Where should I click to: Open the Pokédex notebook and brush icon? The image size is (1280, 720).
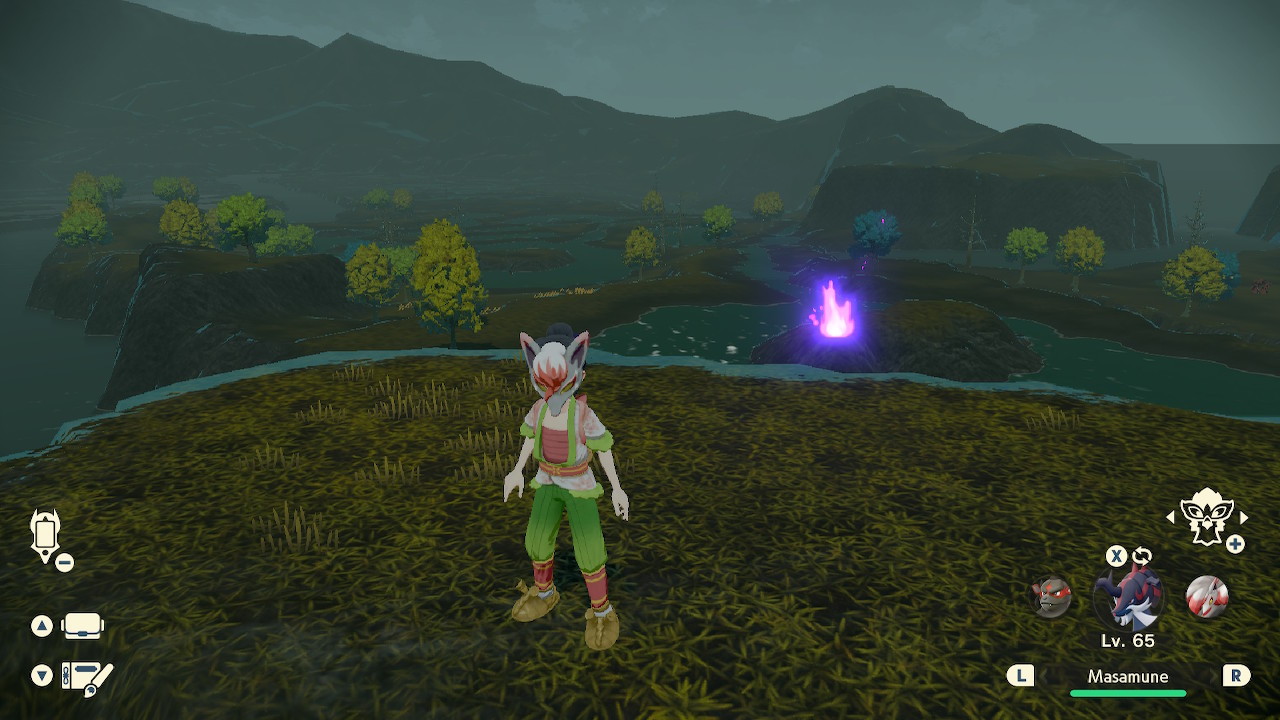pos(87,676)
